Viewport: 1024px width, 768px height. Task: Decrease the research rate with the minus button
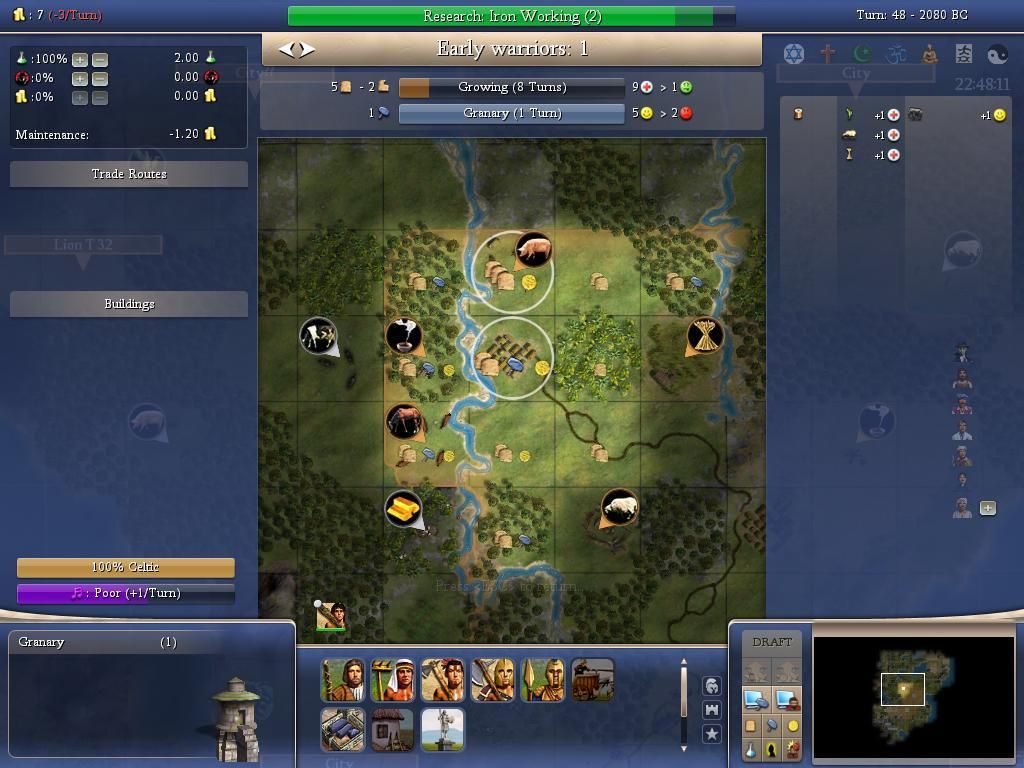pos(100,59)
